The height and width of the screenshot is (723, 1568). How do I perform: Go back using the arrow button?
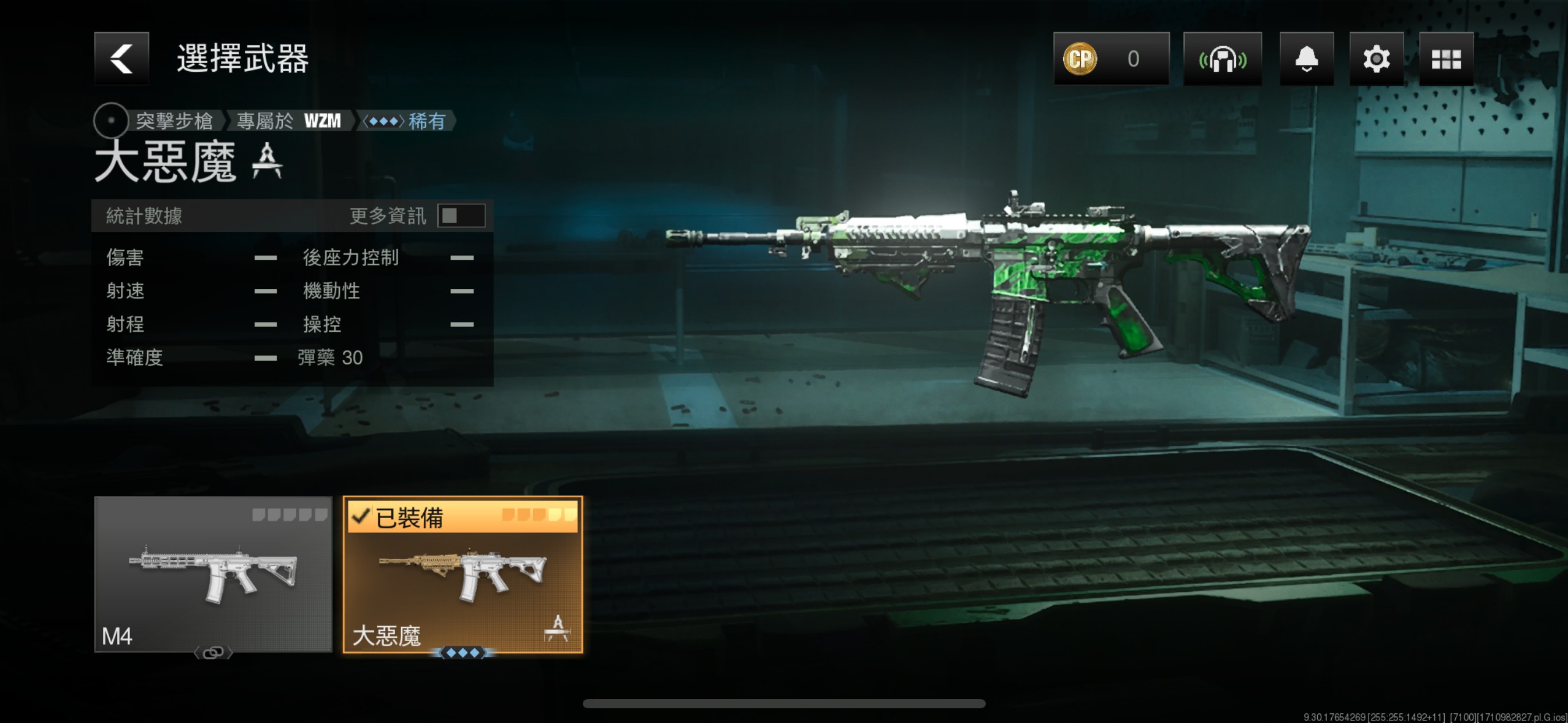tap(121, 59)
